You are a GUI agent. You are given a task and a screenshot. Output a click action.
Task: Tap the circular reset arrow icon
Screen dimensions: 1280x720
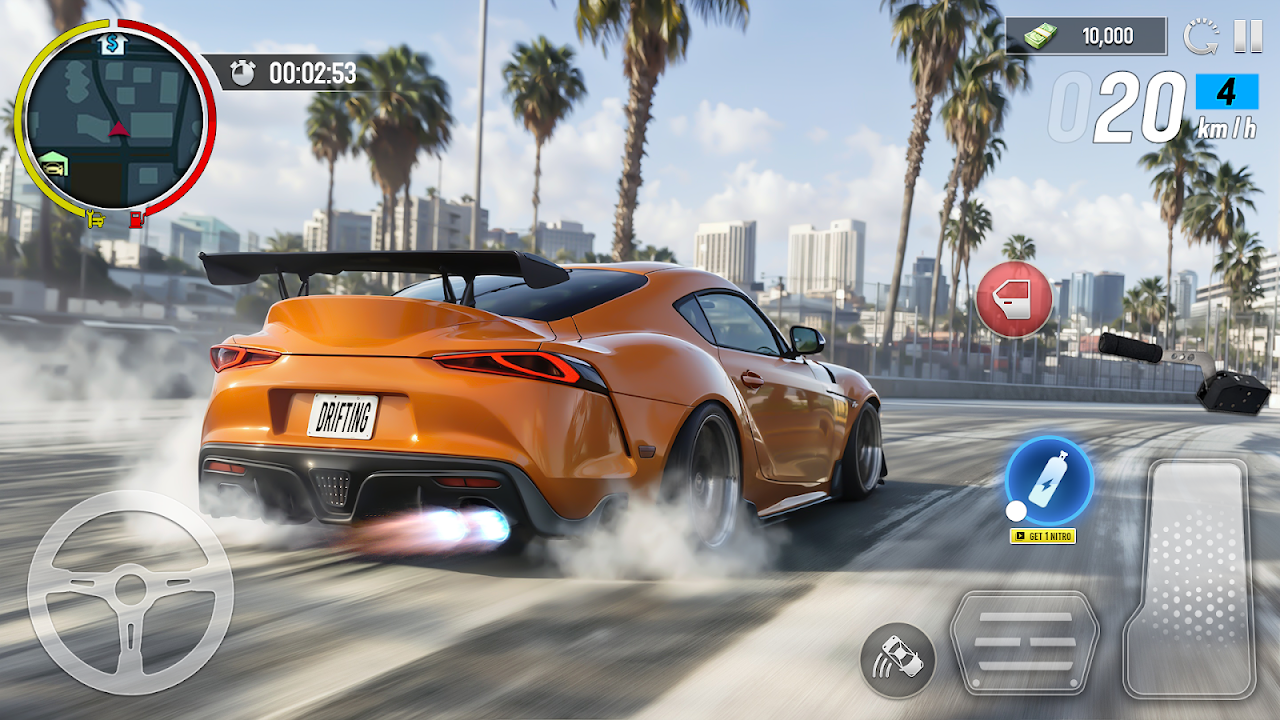(x=1200, y=37)
